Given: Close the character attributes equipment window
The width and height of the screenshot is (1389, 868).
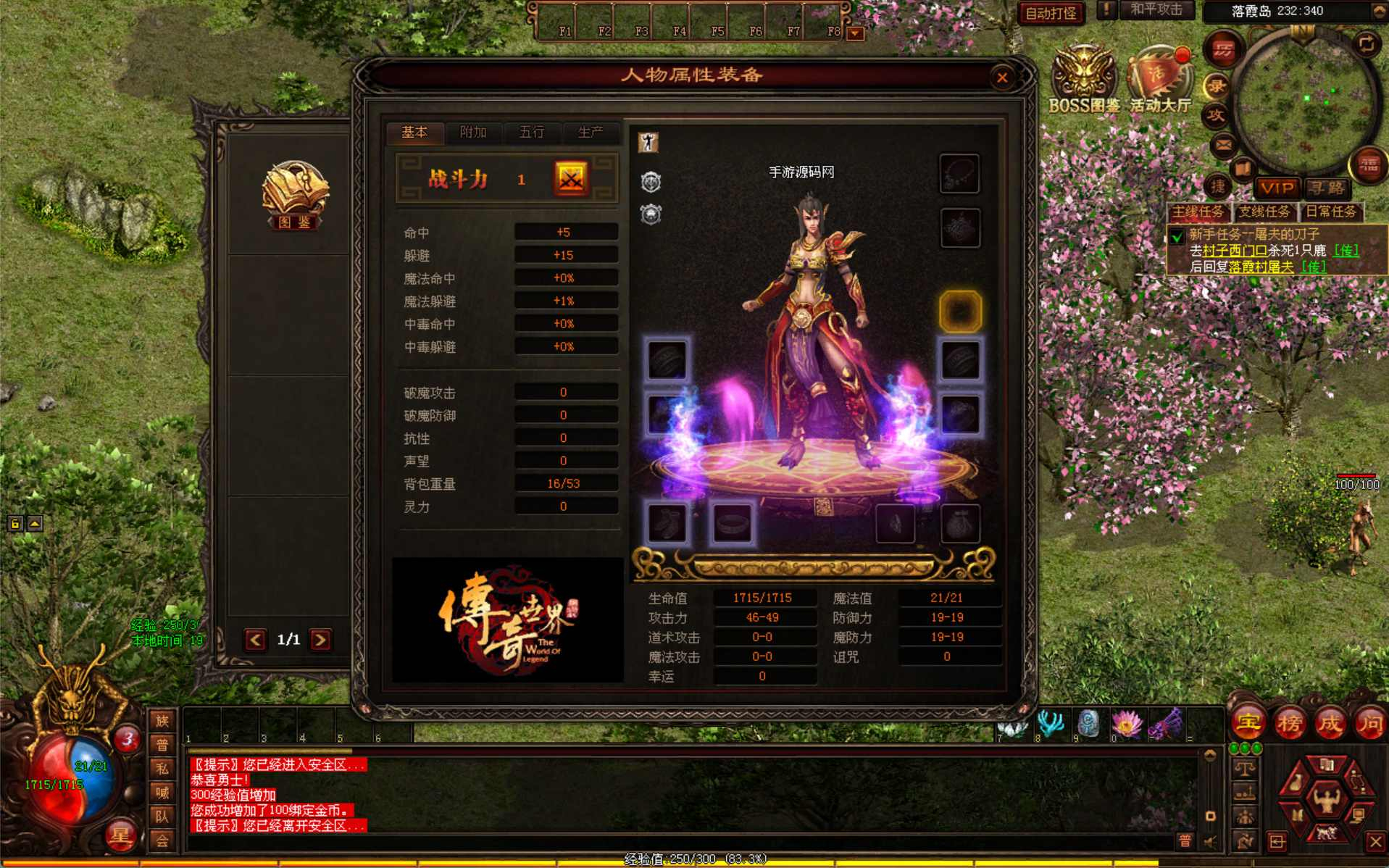Looking at the screenshot, I should point(1002,78).
